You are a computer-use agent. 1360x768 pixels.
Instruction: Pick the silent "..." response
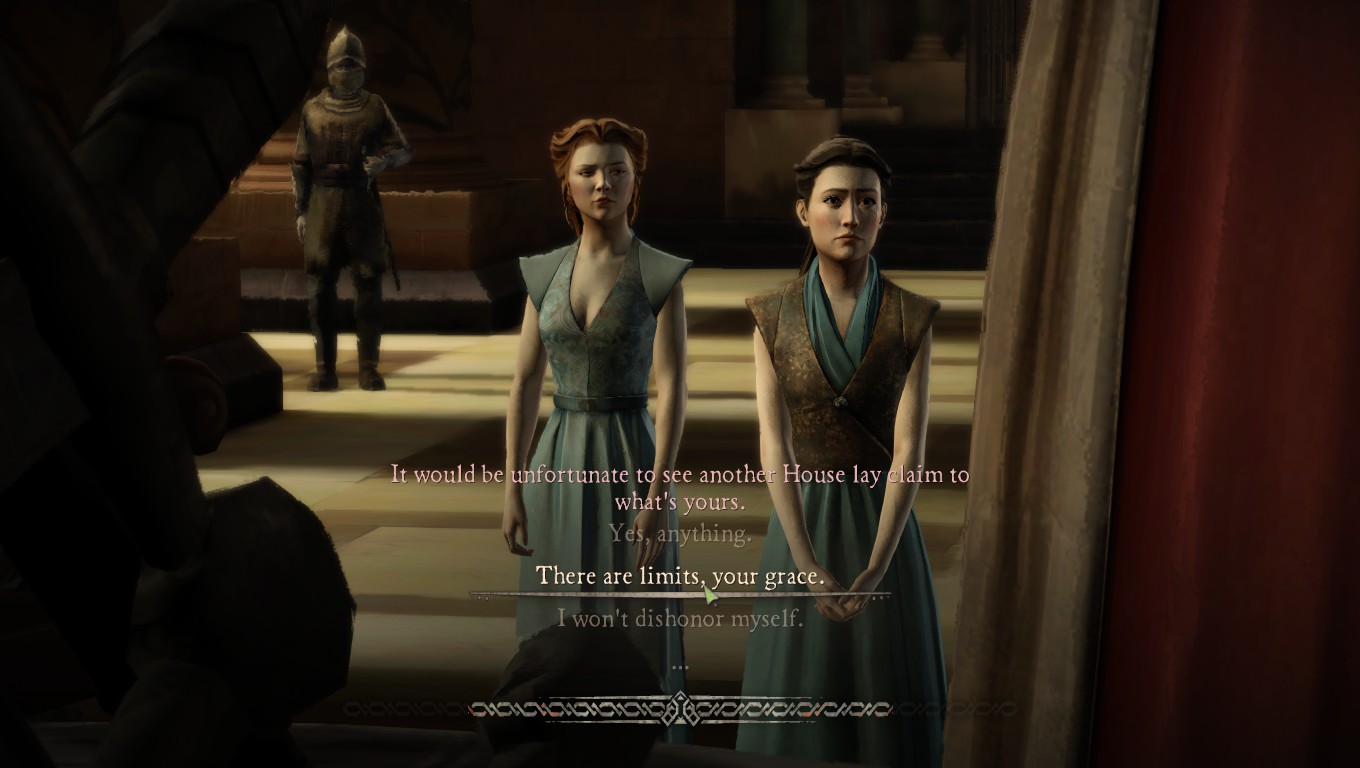pyautogui.click(x=680, y=664)
